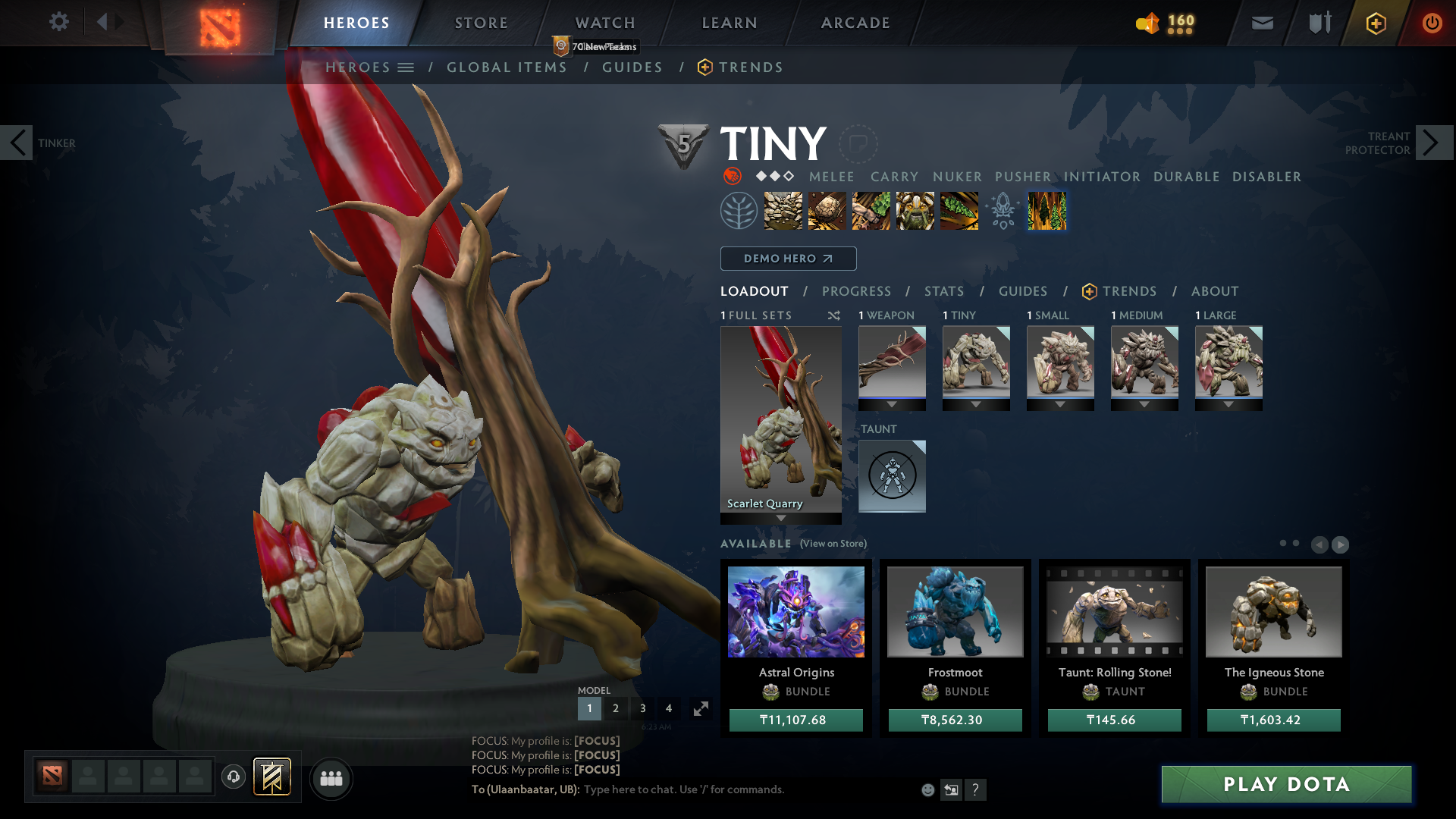This screenshot has height=819, width=1456.
Task: Select model variation 1 for Tiny
Action: (x=589, y=708)
